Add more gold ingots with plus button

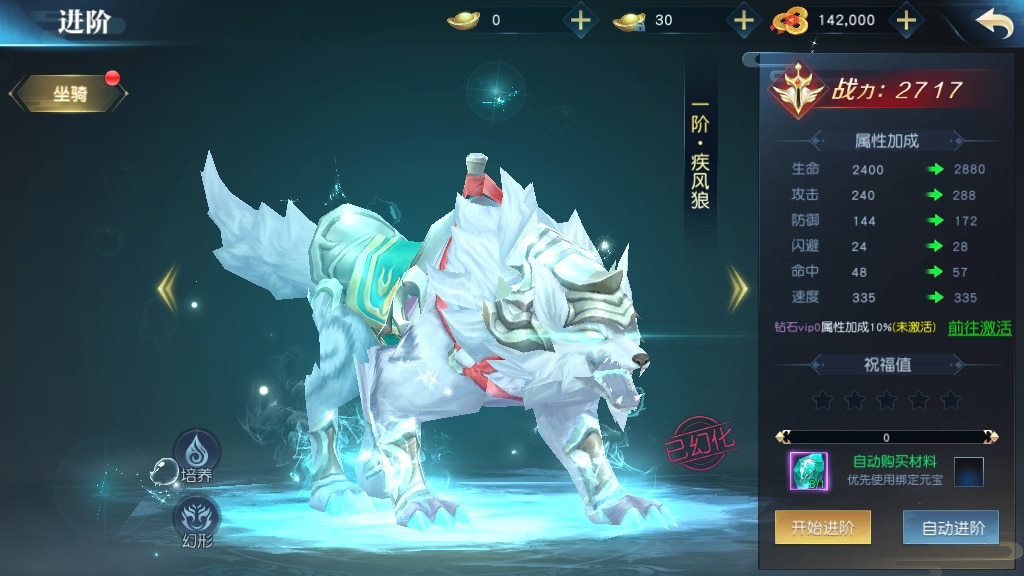pos(580,20)
